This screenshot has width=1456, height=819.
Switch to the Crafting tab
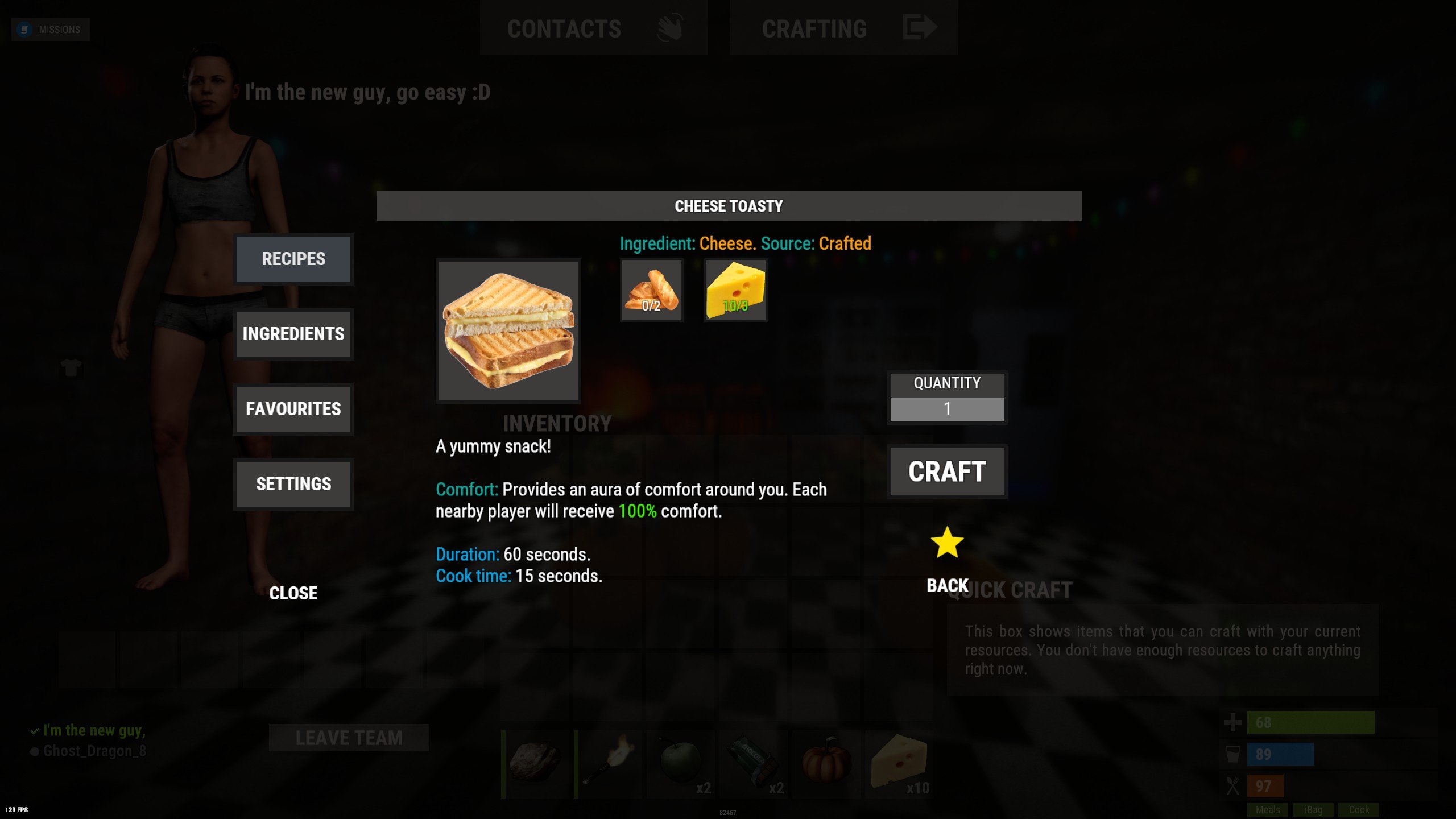814,28
